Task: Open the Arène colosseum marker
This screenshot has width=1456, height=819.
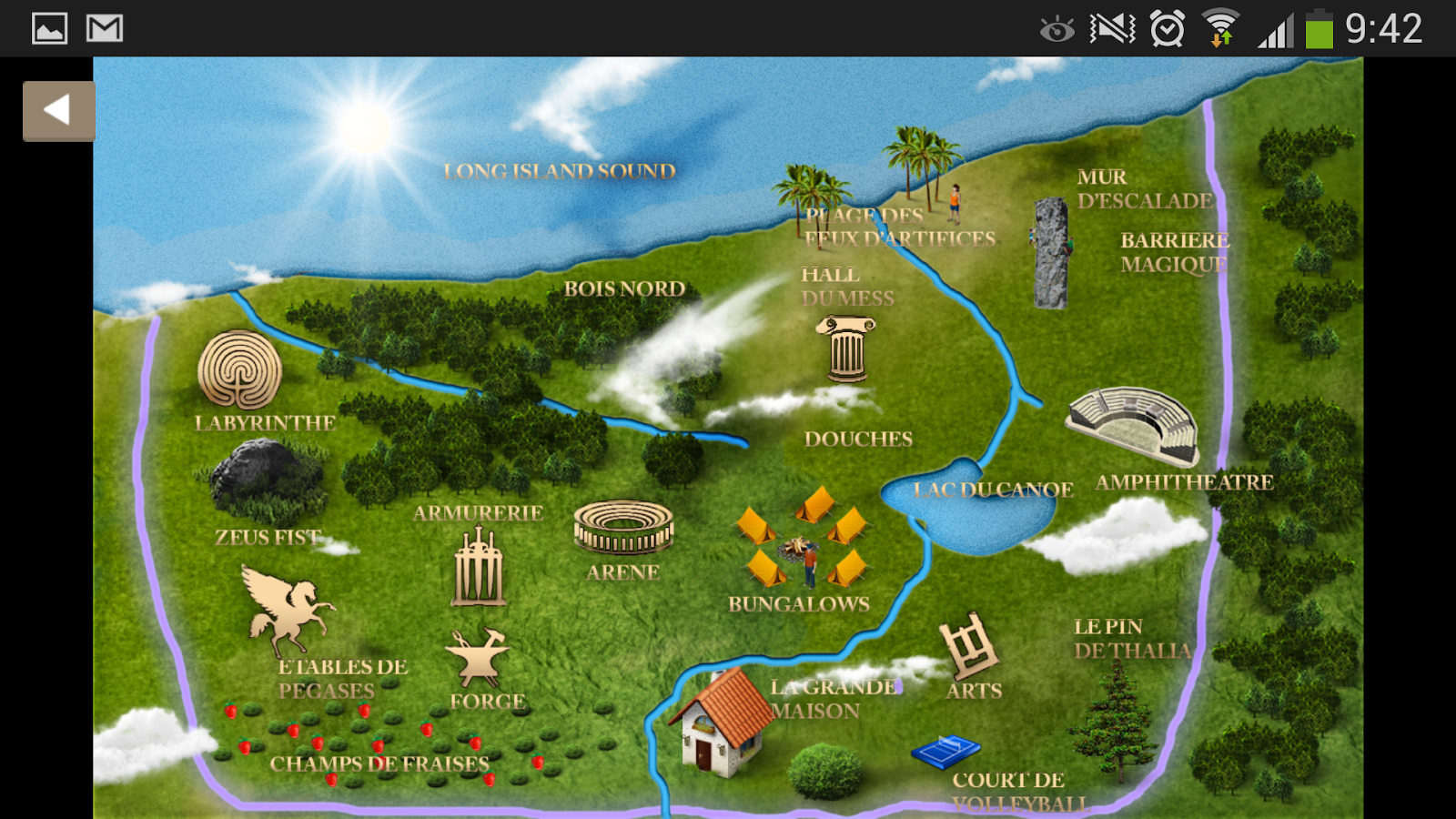Action: 623,528
